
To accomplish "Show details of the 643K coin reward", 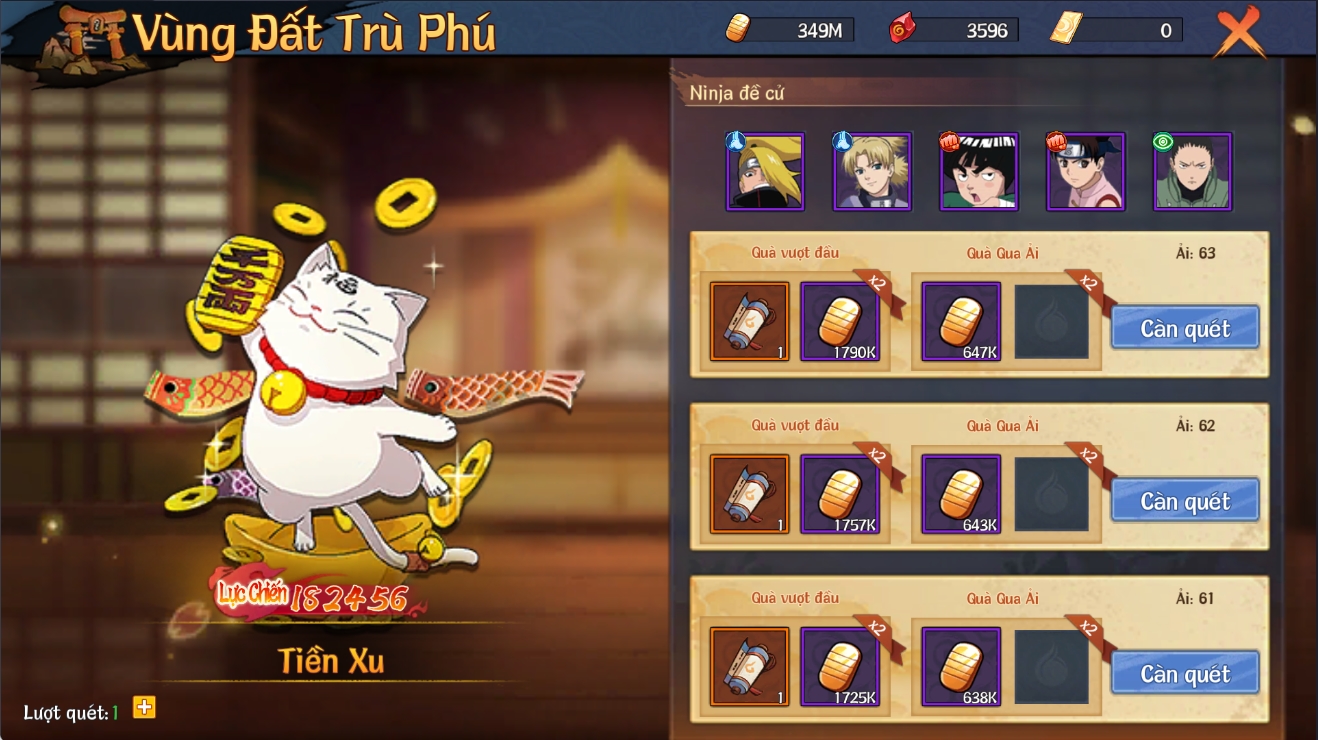I will (961, 494).
